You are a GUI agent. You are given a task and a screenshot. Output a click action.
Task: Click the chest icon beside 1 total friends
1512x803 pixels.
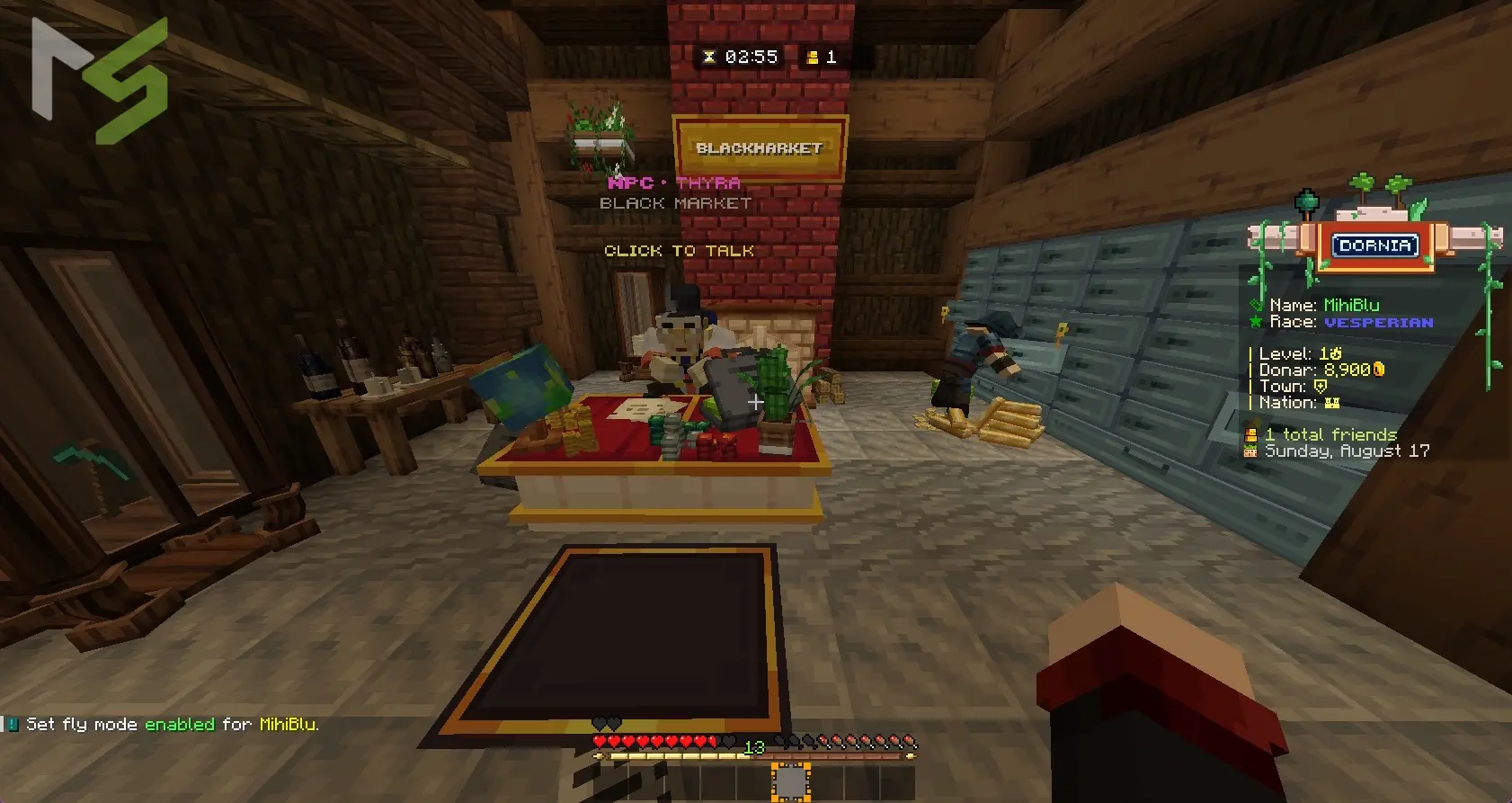click(x=1251, y=435)
